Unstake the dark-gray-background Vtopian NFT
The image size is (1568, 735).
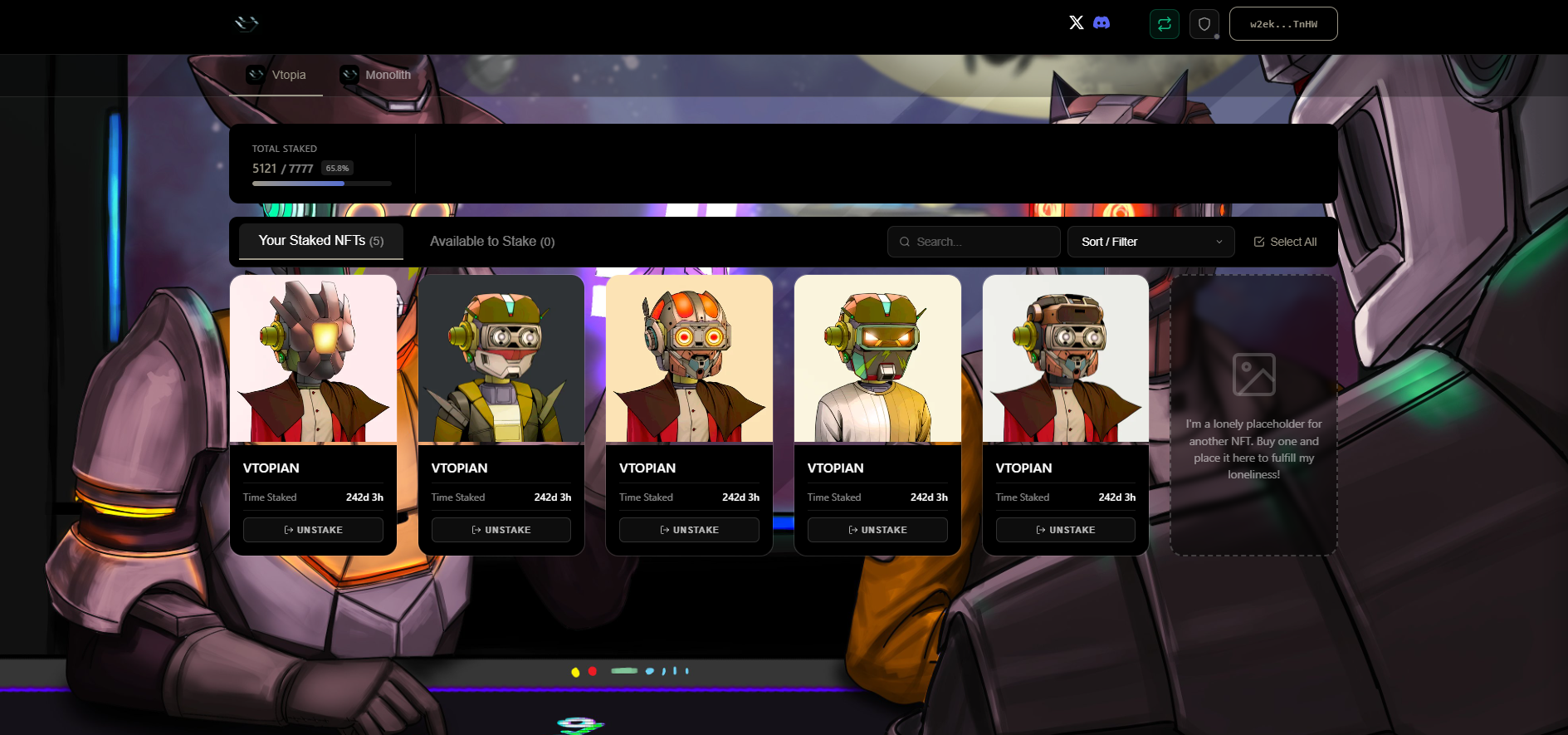tap(501, 530)
